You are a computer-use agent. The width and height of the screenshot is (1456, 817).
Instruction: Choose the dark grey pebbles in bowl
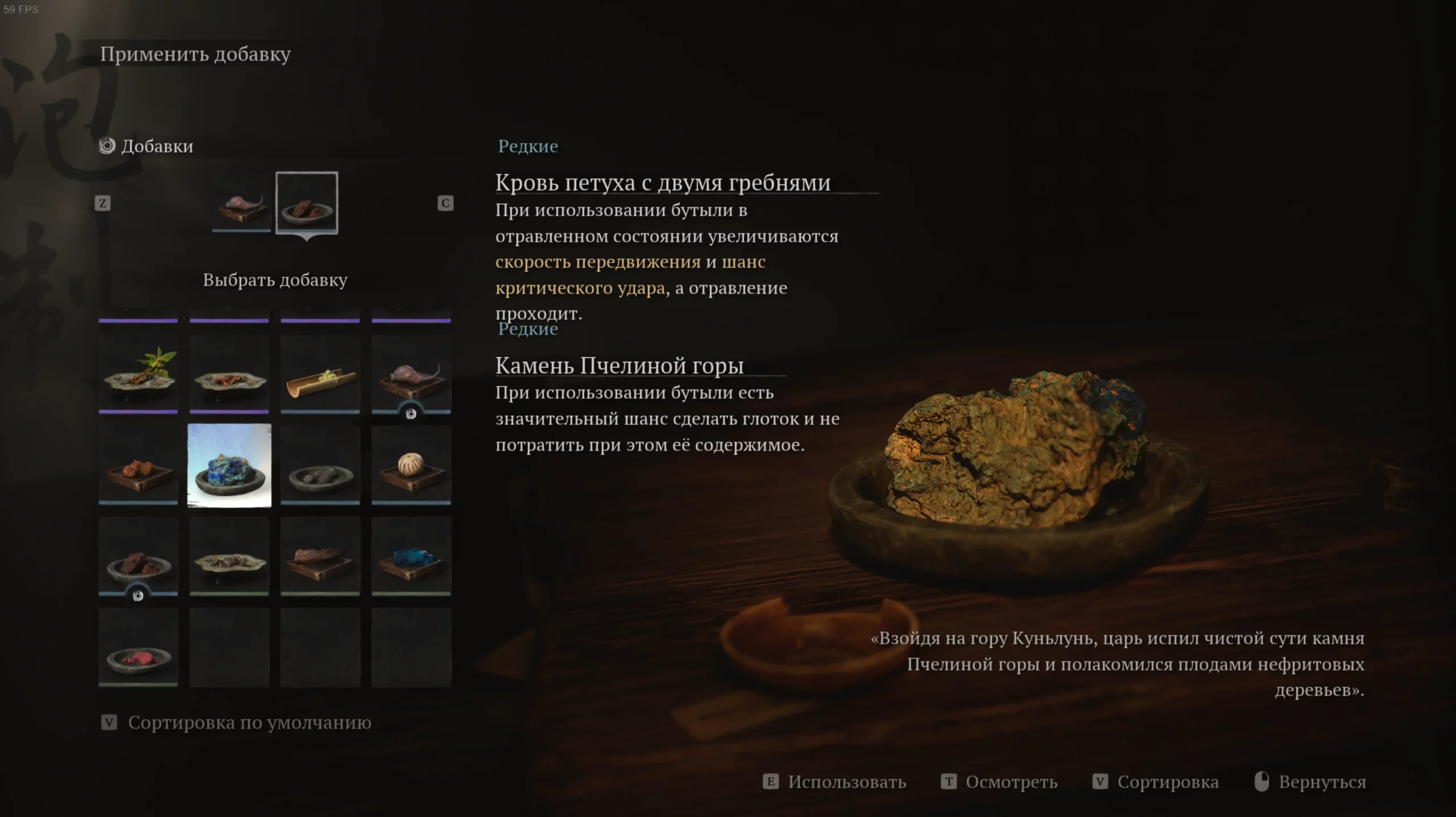320,465
